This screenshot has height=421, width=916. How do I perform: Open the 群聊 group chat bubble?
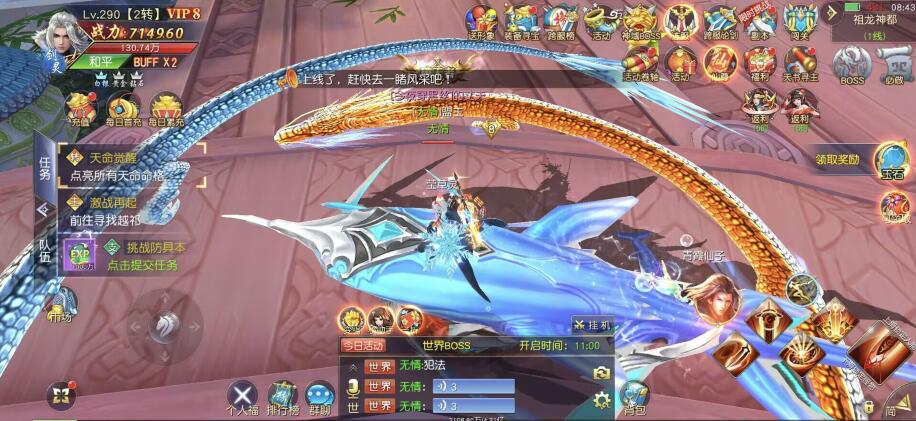tap(320, 397)
